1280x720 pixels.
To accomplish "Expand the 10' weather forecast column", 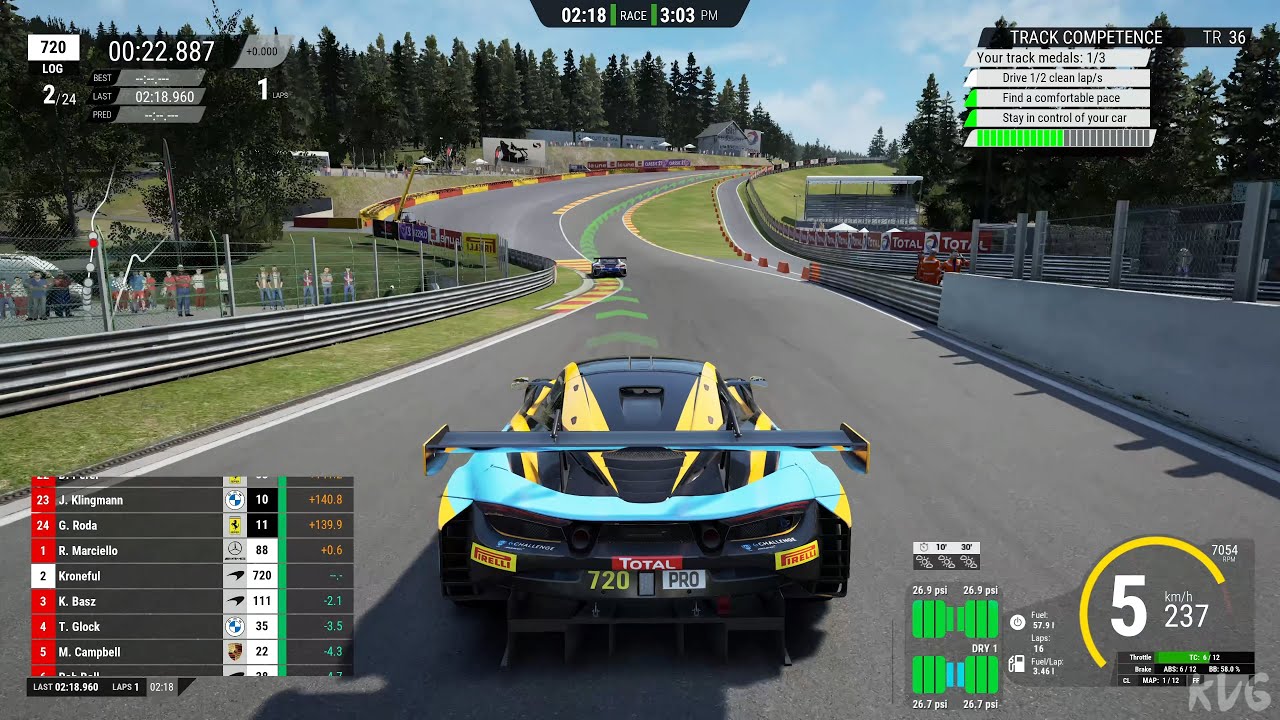I will 940,547.
